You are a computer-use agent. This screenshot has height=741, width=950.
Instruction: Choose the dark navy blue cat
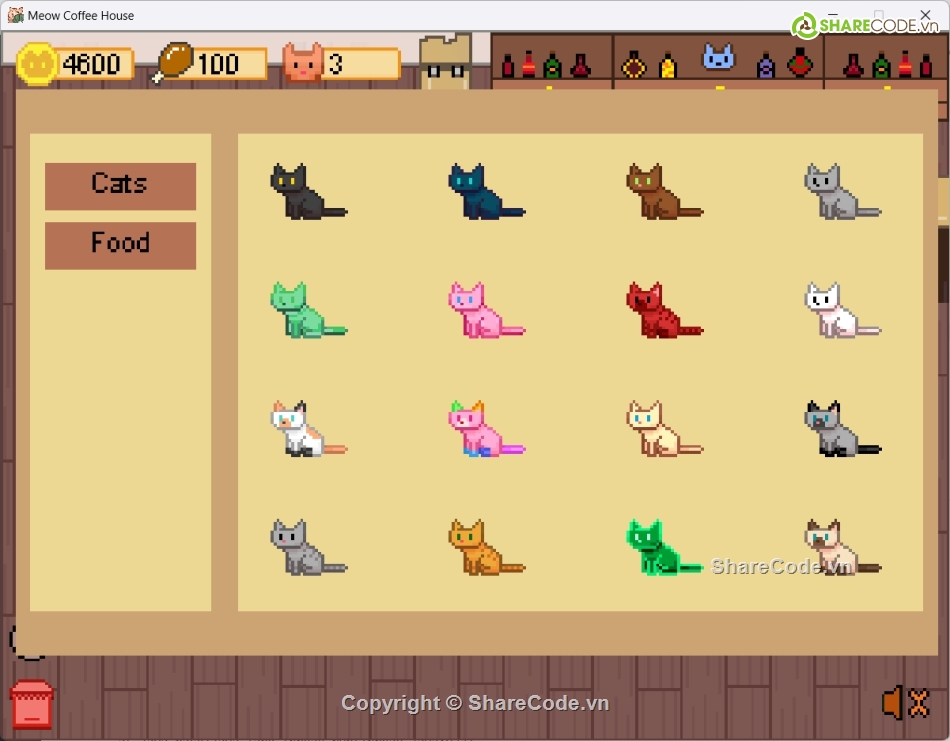click(x=479, y=192)
